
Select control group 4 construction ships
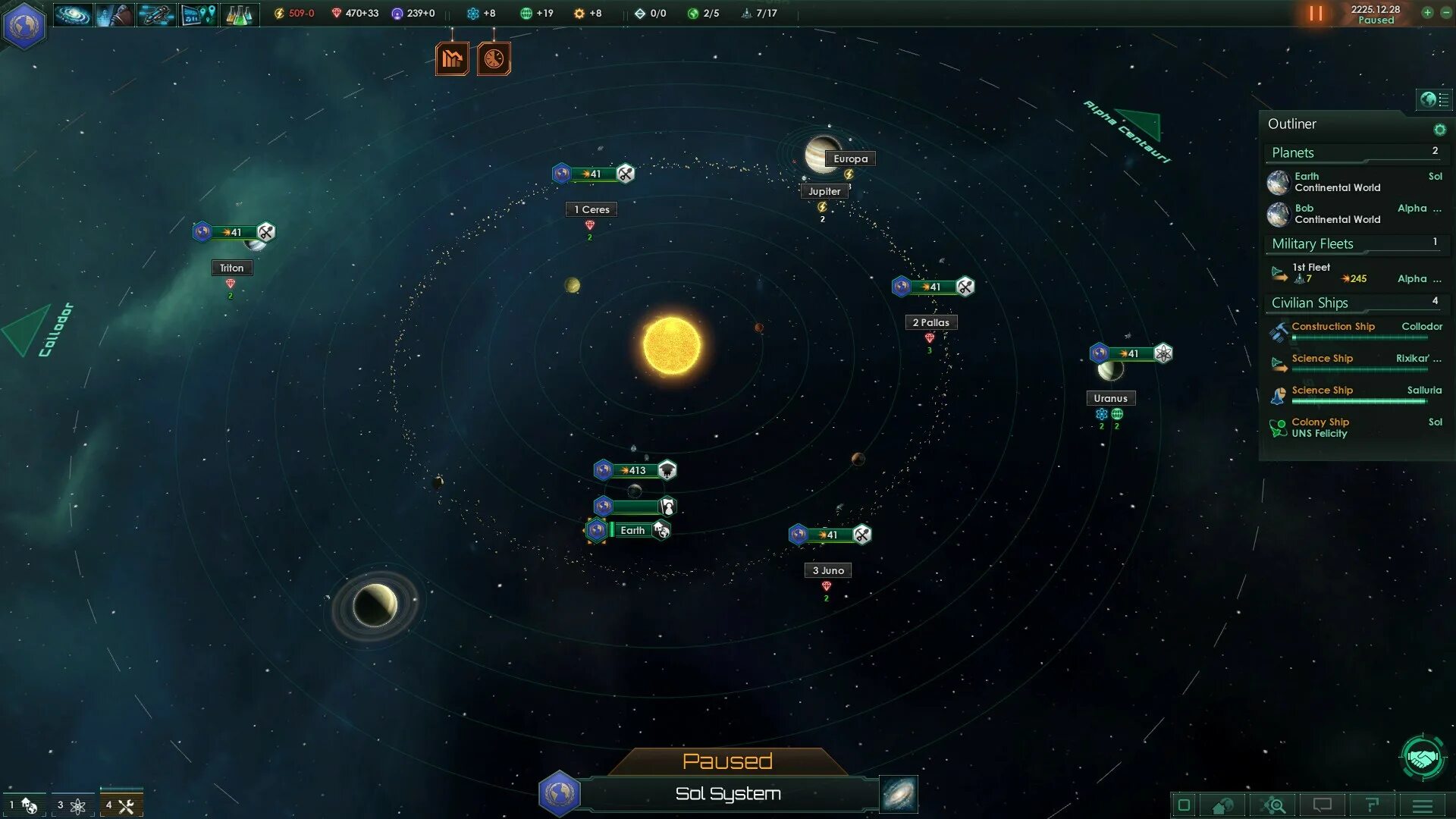(121, 805)
